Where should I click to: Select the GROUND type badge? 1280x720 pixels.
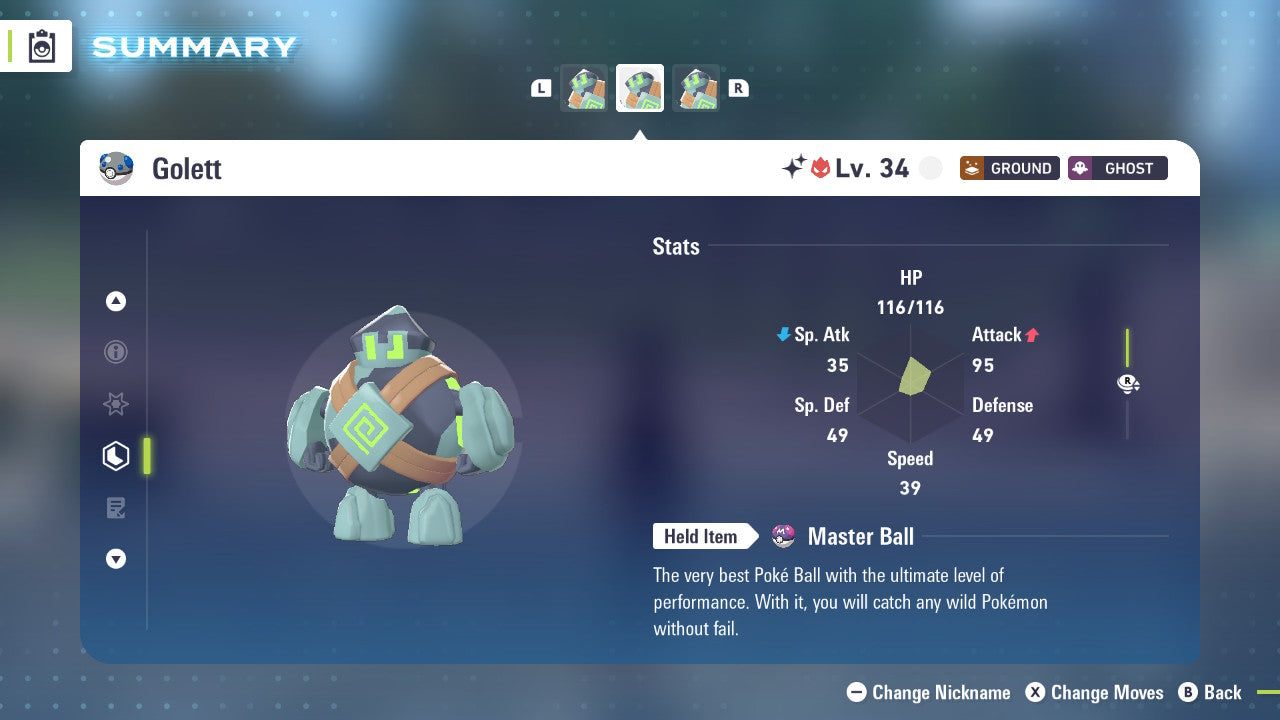(x=1009, y=168)
